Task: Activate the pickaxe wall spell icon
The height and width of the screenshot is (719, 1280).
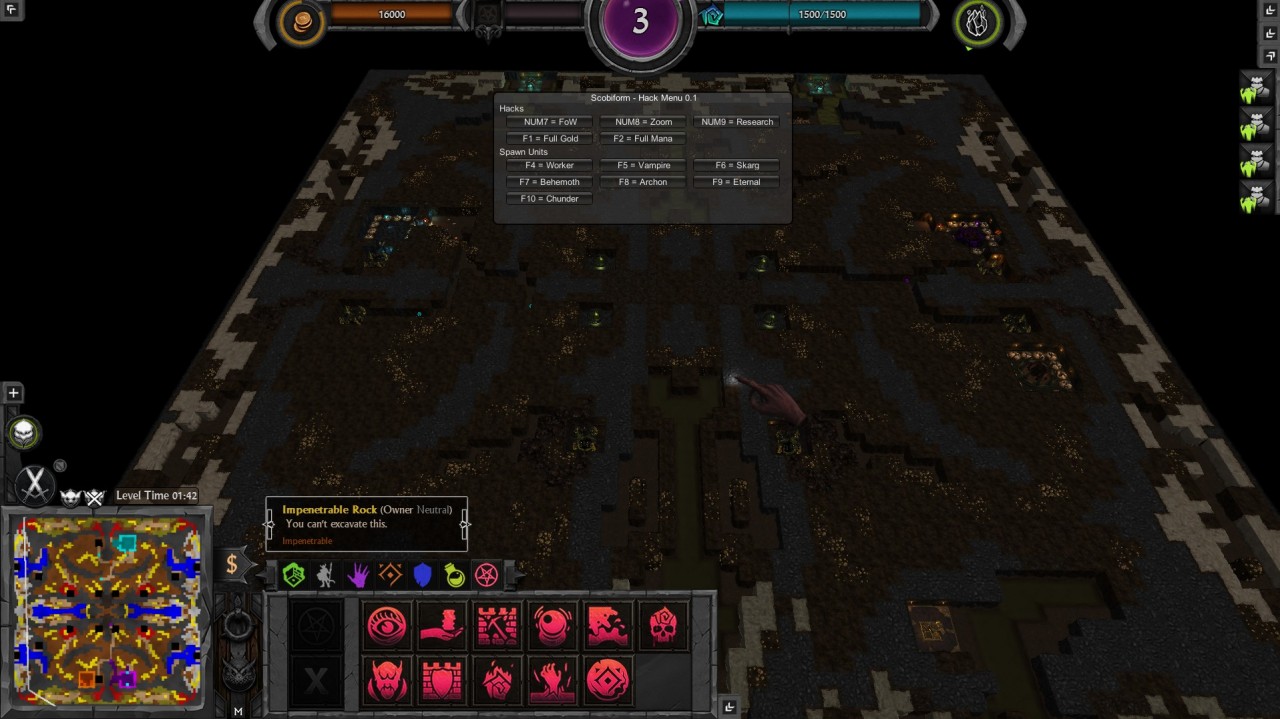Action: point(497,626)
